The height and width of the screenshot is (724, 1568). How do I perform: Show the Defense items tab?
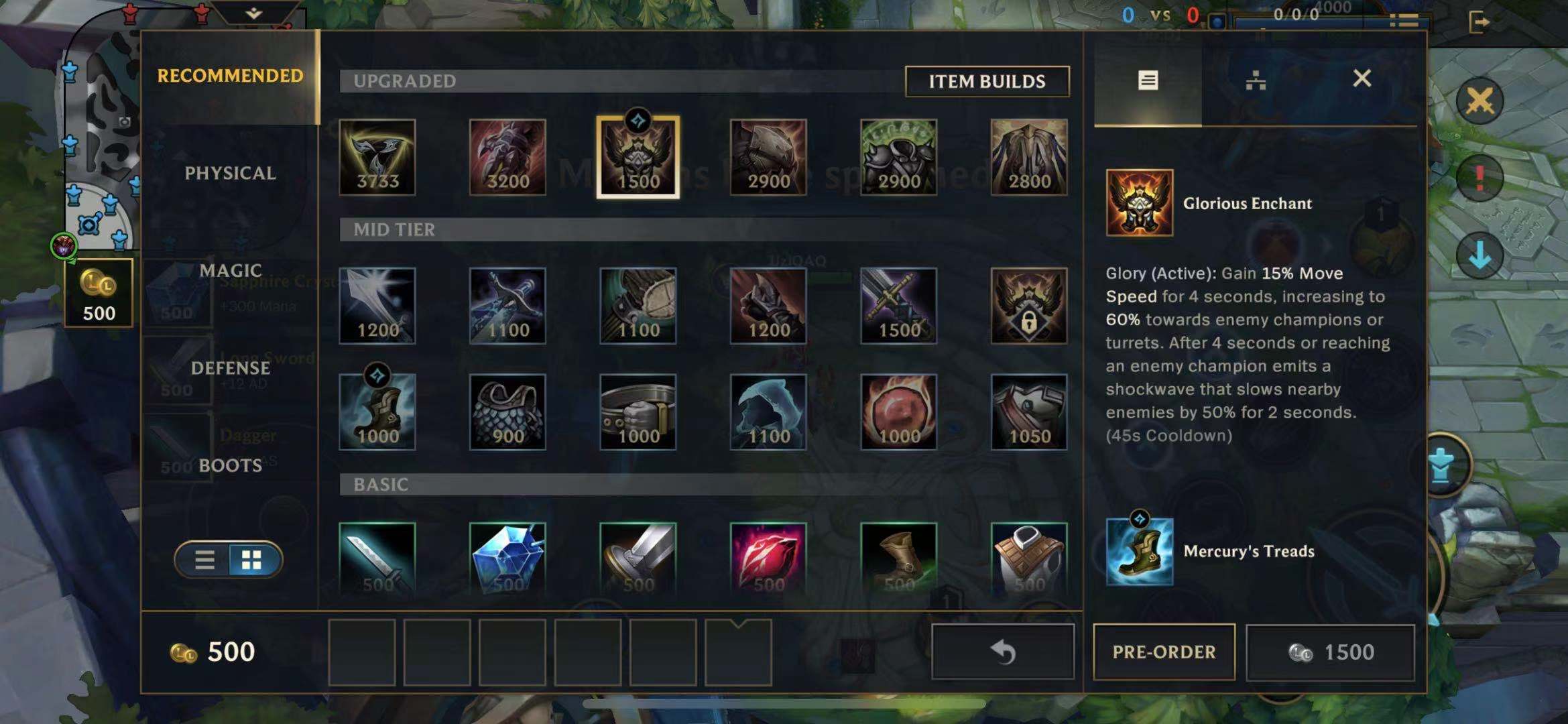[230, 368]
